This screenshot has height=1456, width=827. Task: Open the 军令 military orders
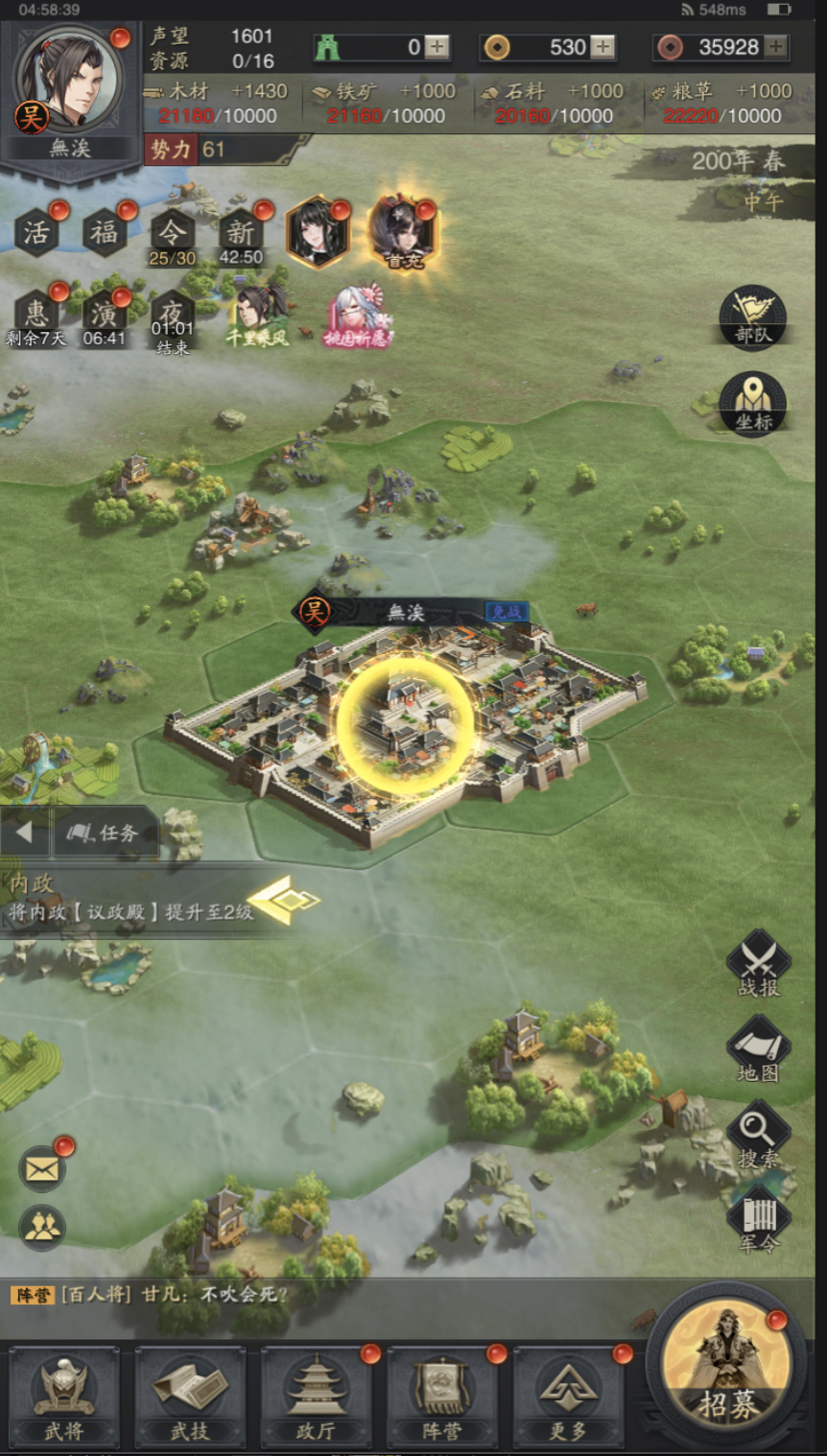tap(758, 1222)
